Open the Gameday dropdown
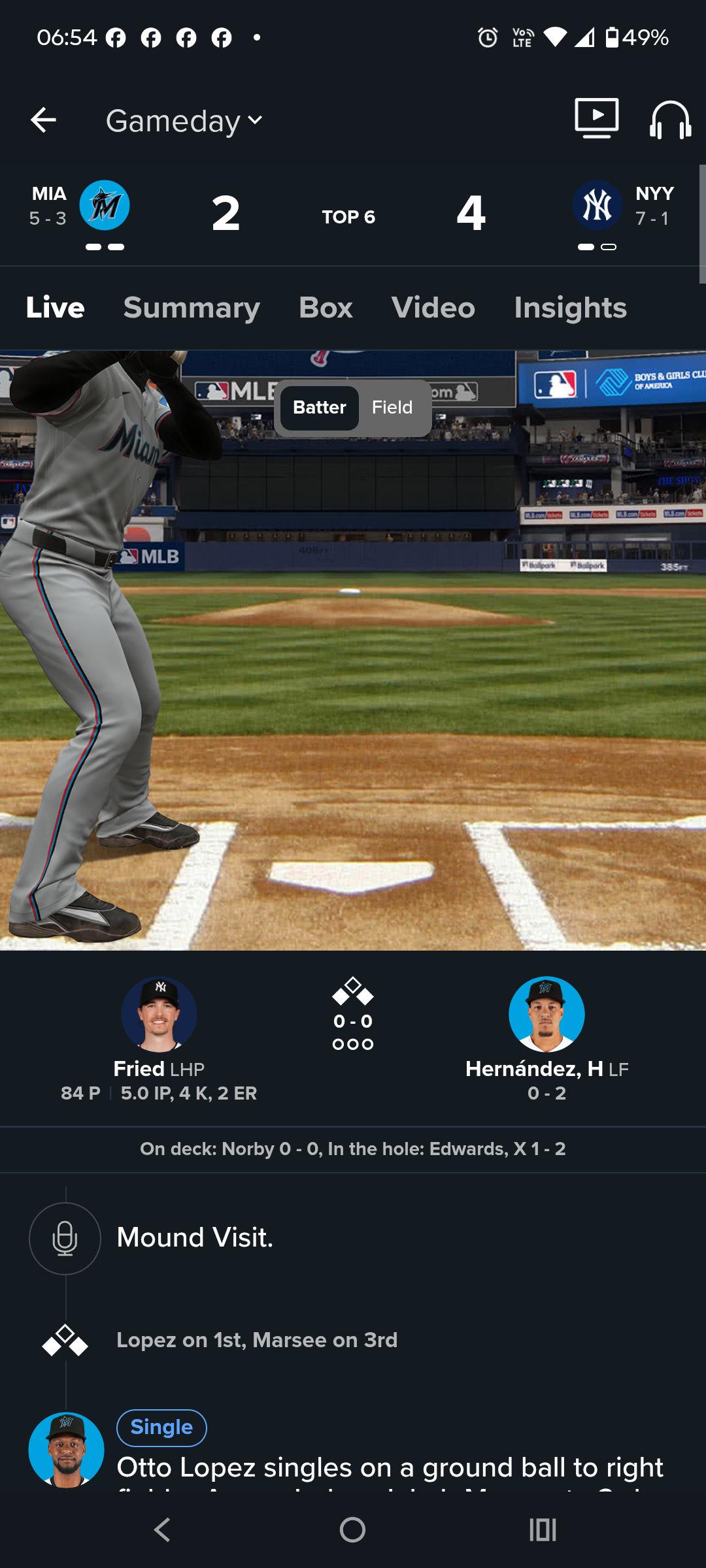This screenshot has height=1568, width=706. coord(184,121)
